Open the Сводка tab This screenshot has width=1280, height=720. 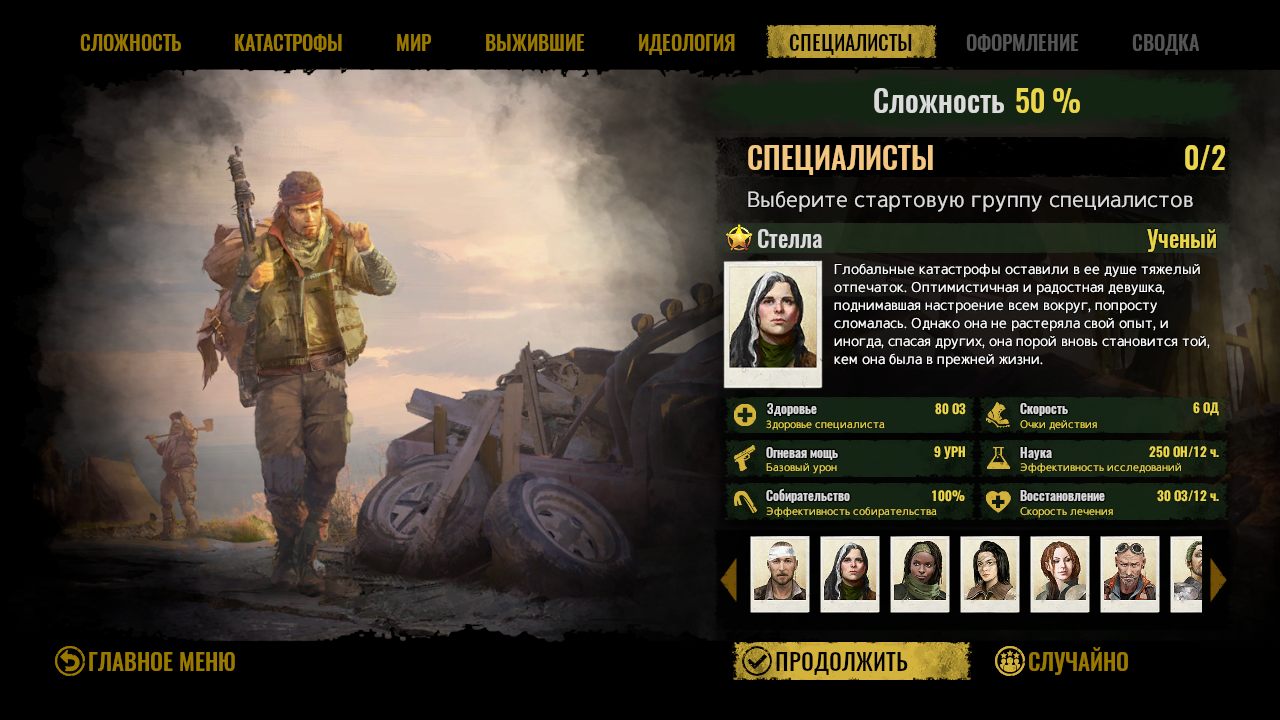point(1165,43)
